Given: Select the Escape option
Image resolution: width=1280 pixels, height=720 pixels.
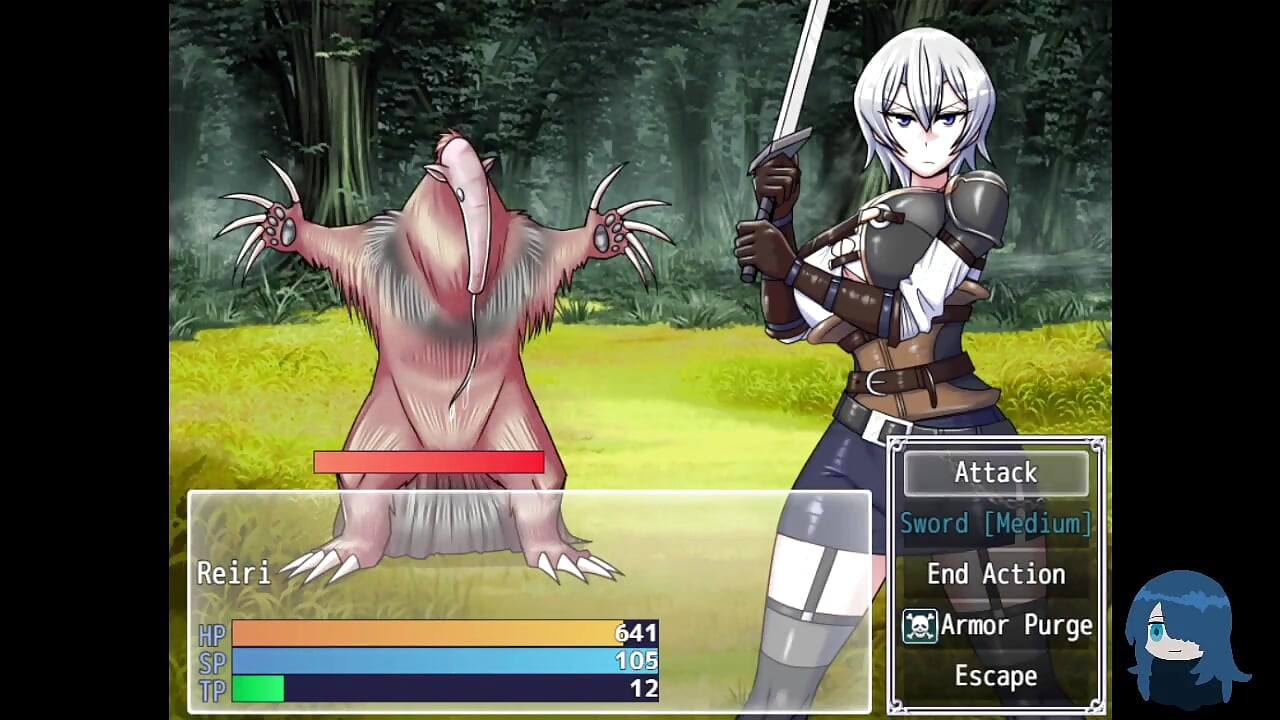Looking at the screenshot, I should click(x=996, y=676).
